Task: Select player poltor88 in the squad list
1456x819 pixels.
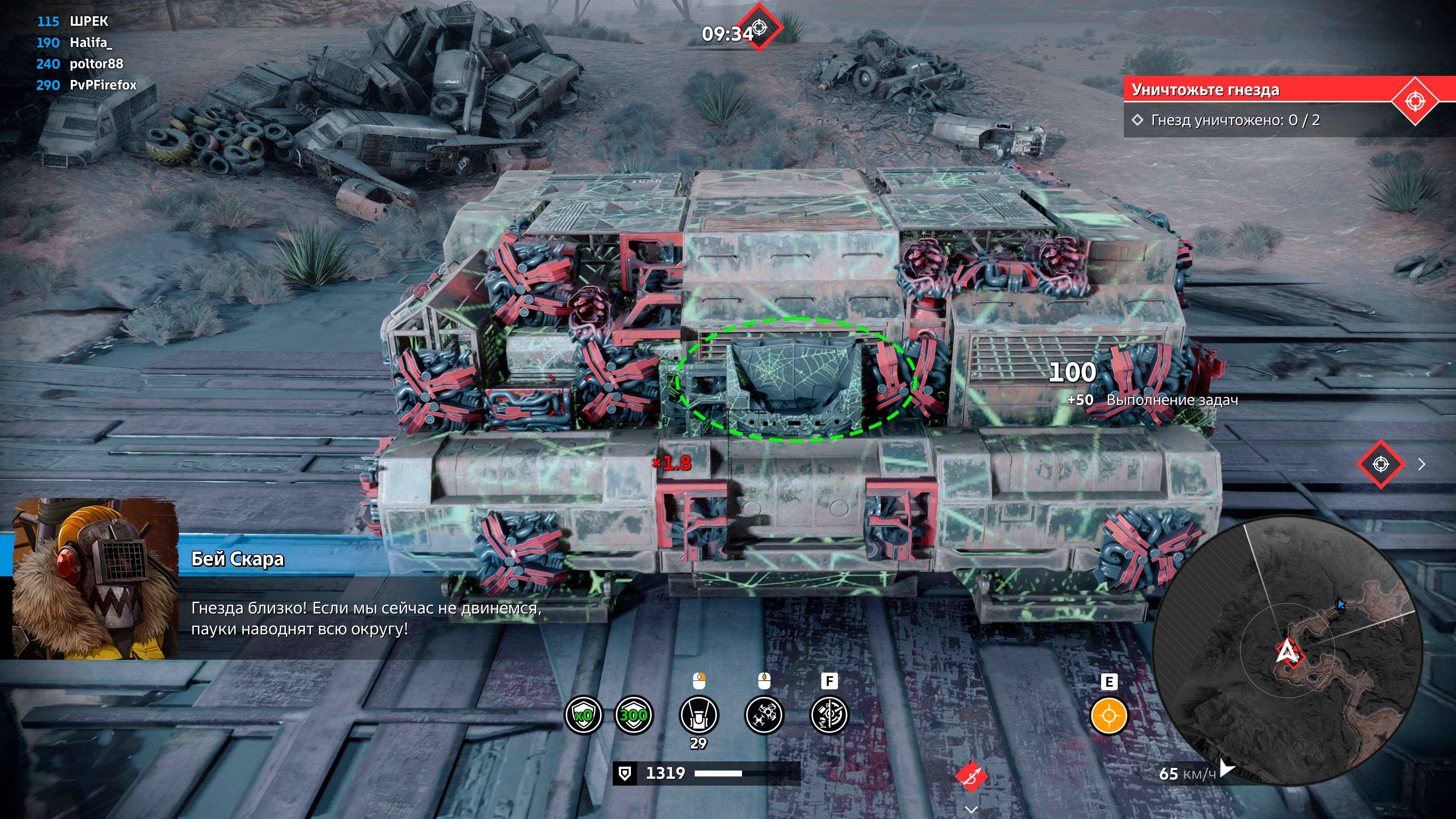Action: (x=96, y=64)
